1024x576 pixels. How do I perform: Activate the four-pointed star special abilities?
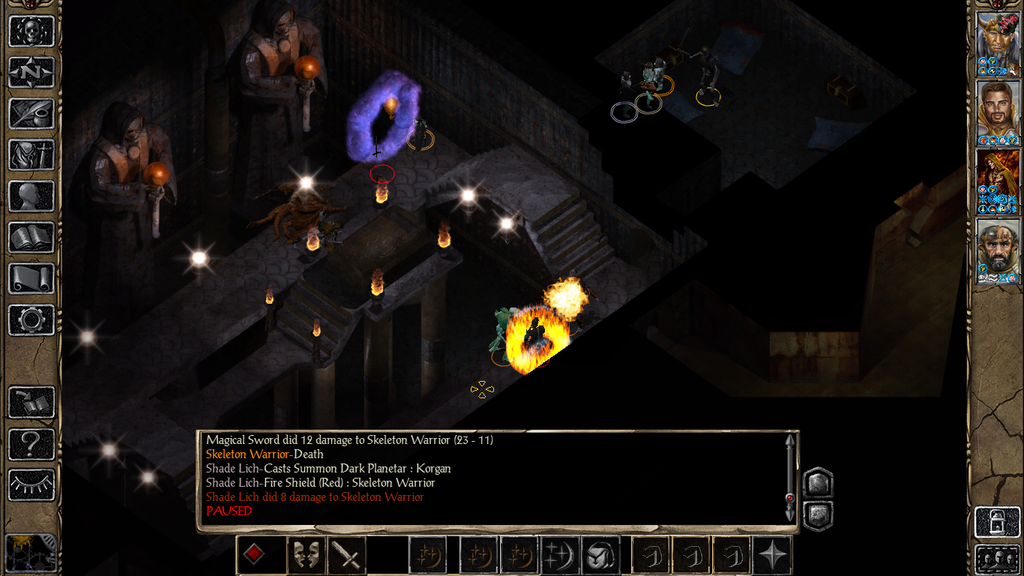coord(773,555)
